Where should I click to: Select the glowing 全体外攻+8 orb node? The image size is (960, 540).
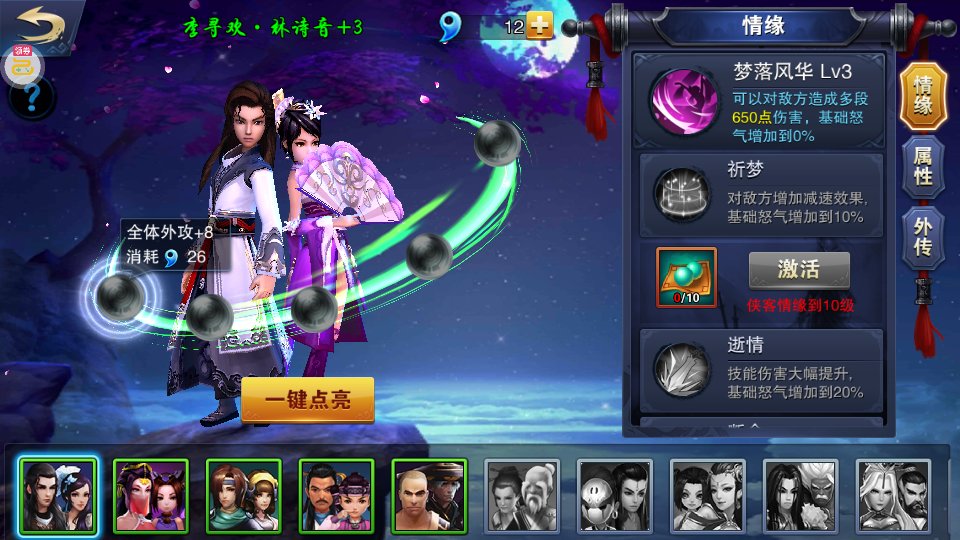119,296
